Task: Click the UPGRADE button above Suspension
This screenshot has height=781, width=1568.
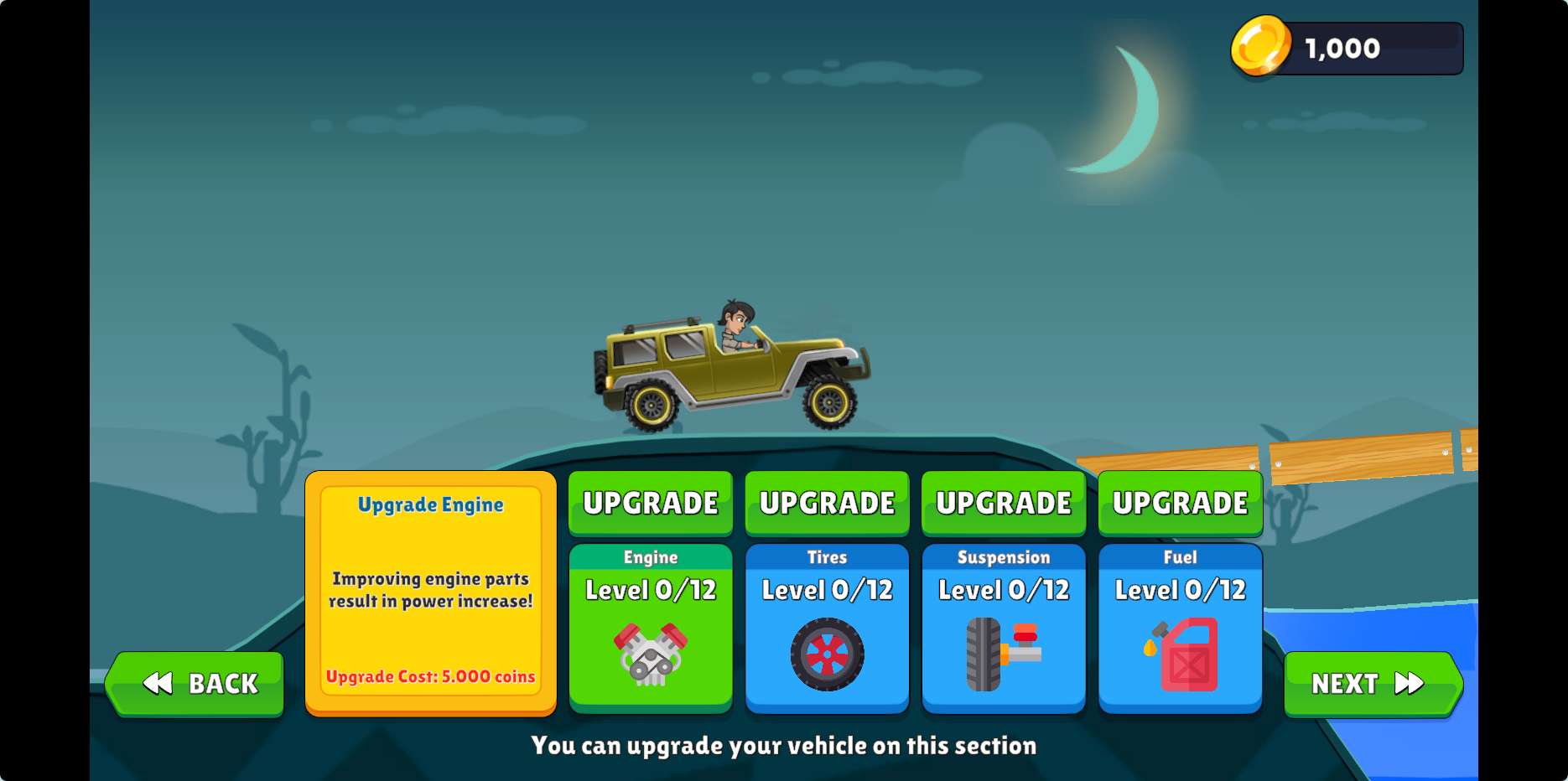Action: 1004,503
